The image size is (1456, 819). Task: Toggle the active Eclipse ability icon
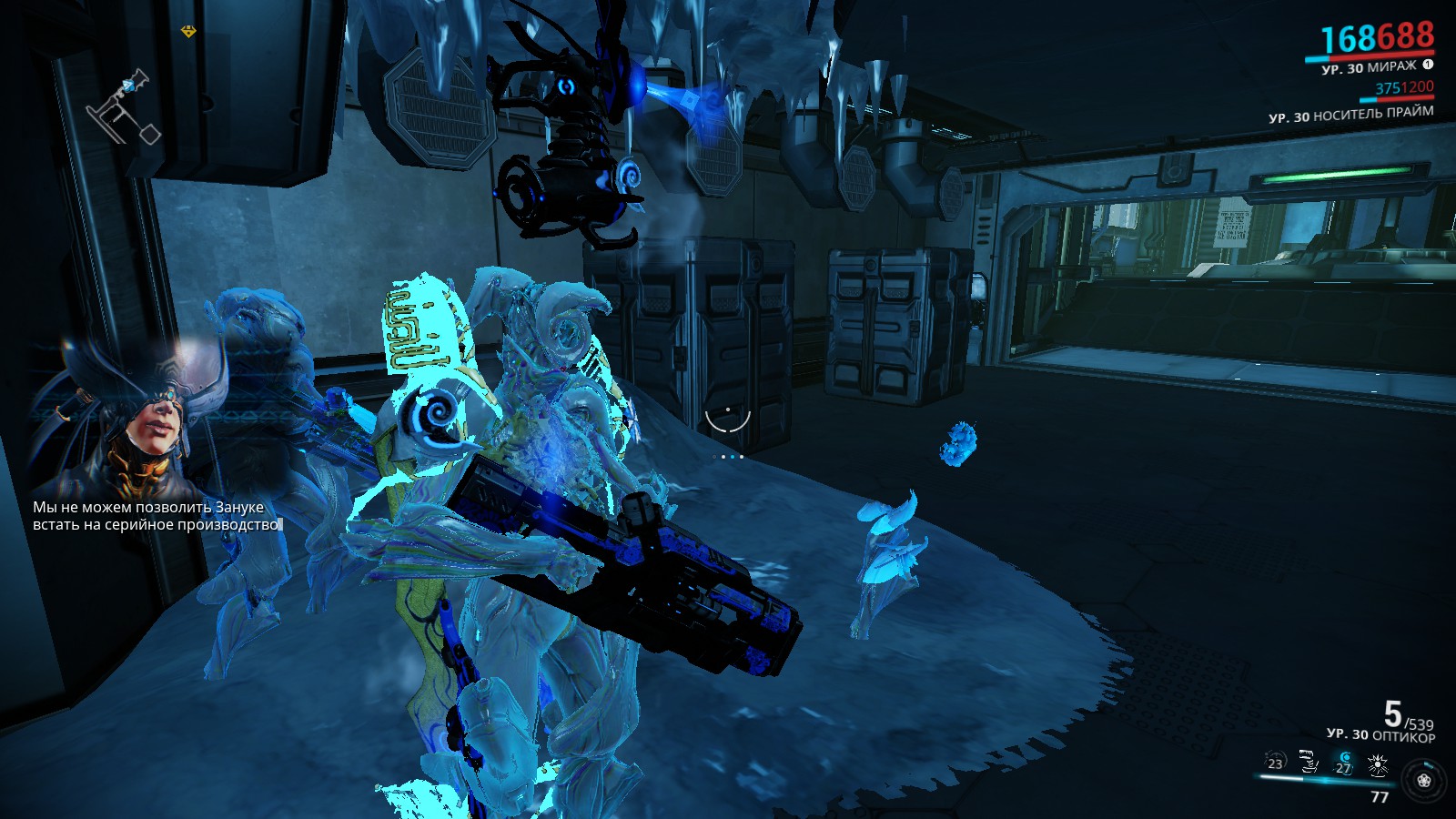tap(1344, 763)
